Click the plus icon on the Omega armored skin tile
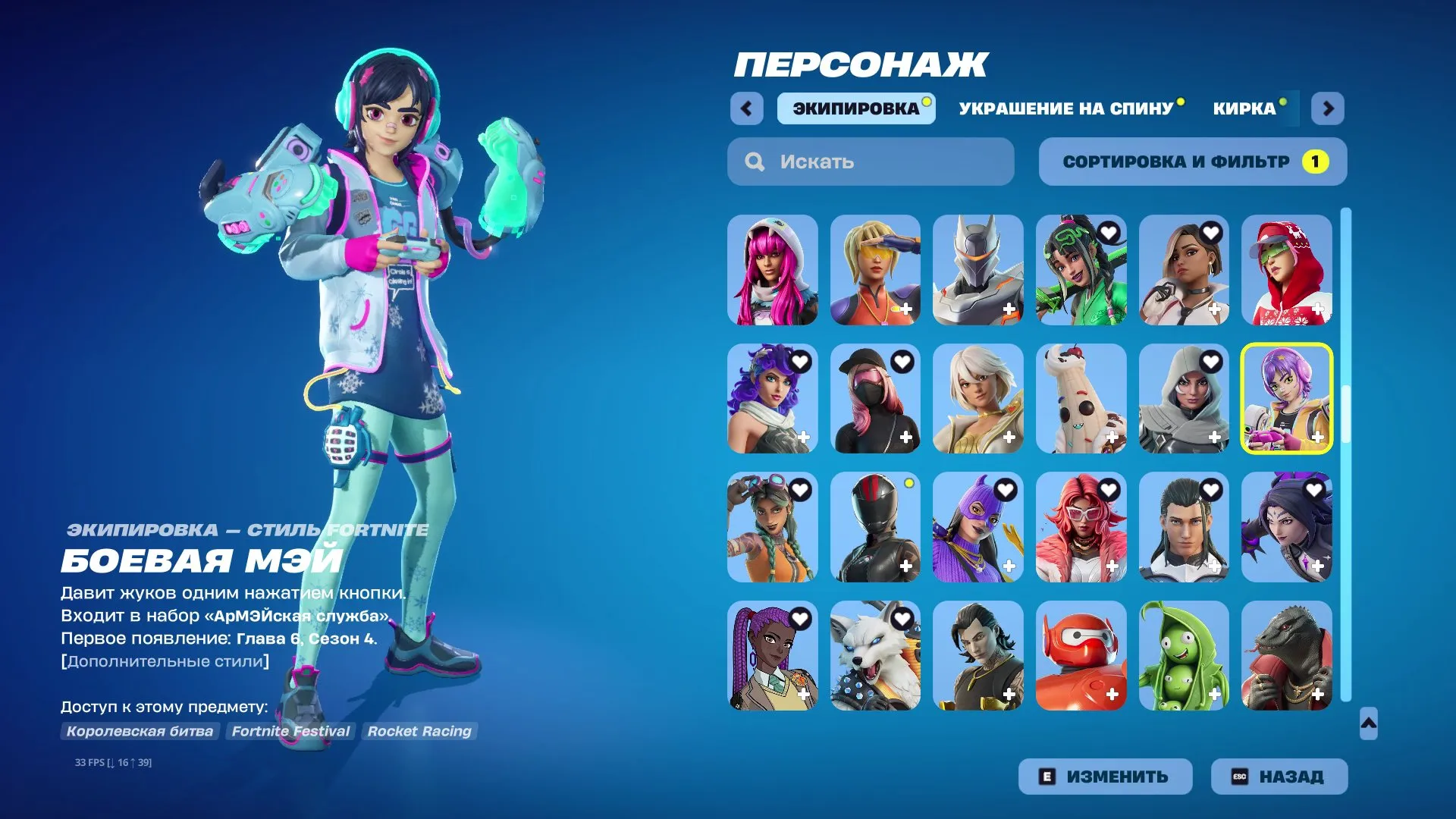Screen dimensions: 1456x819 click(1009, 309)
